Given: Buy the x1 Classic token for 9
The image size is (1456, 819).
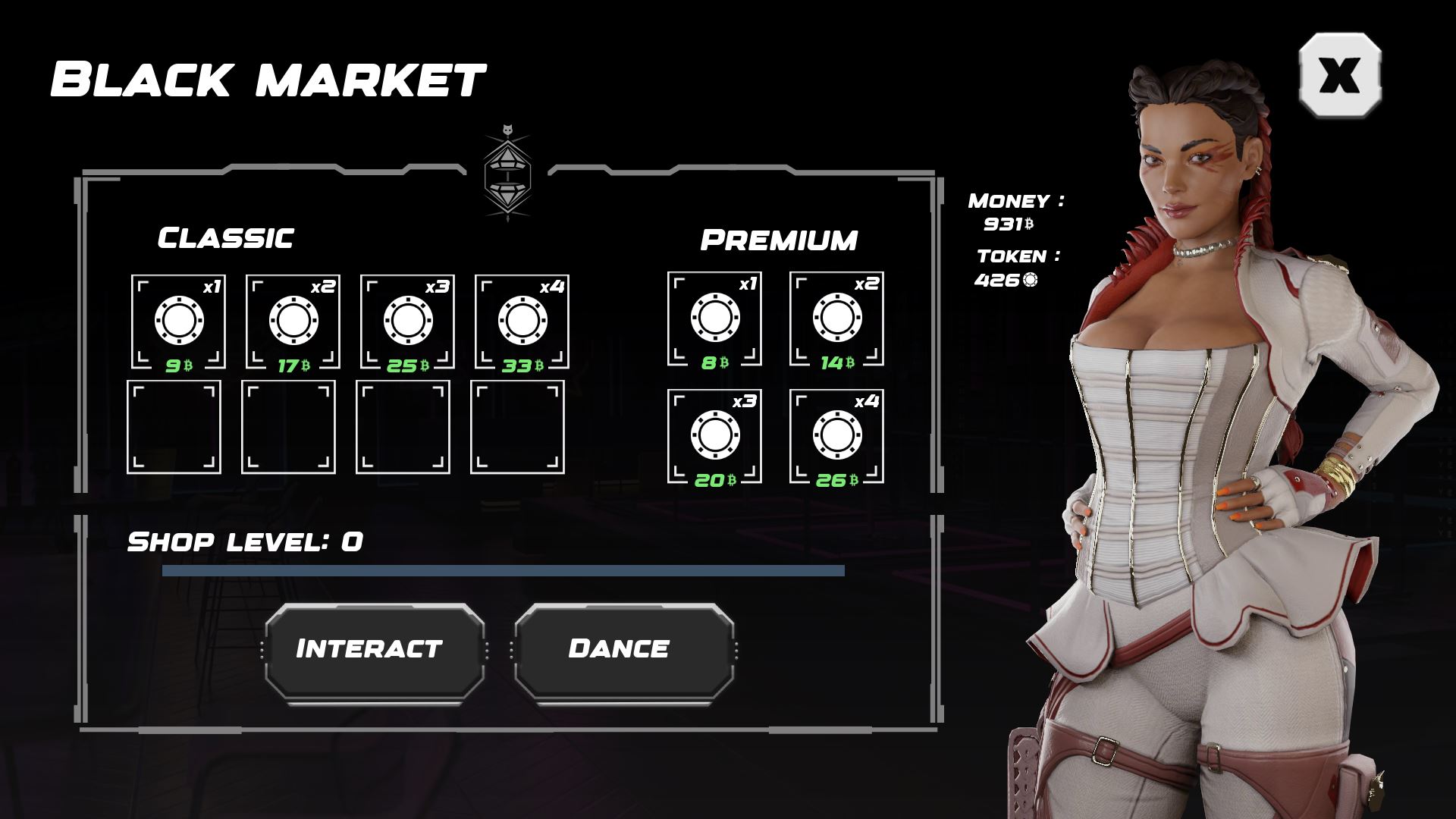Looking at the screenshot, I should pos(179,321).
